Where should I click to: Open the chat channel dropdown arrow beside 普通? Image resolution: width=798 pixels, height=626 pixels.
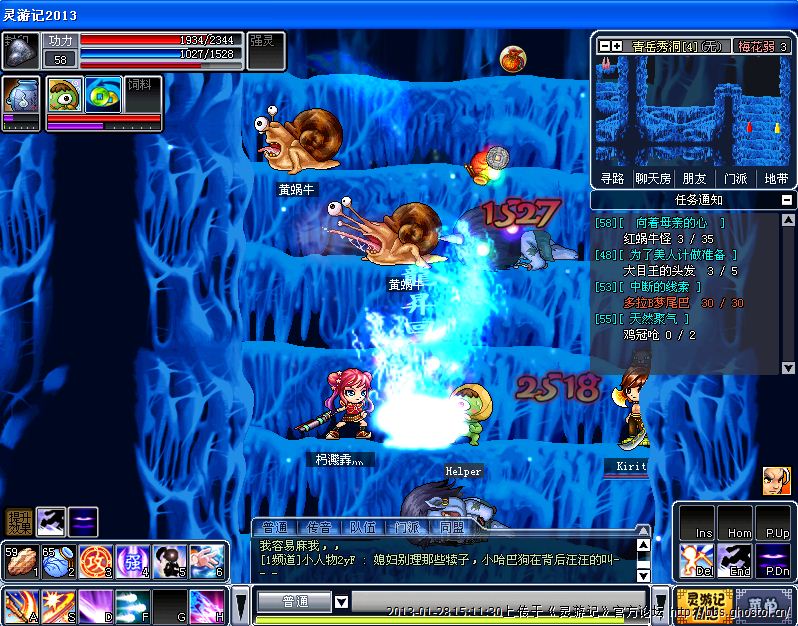coord(341,601)
